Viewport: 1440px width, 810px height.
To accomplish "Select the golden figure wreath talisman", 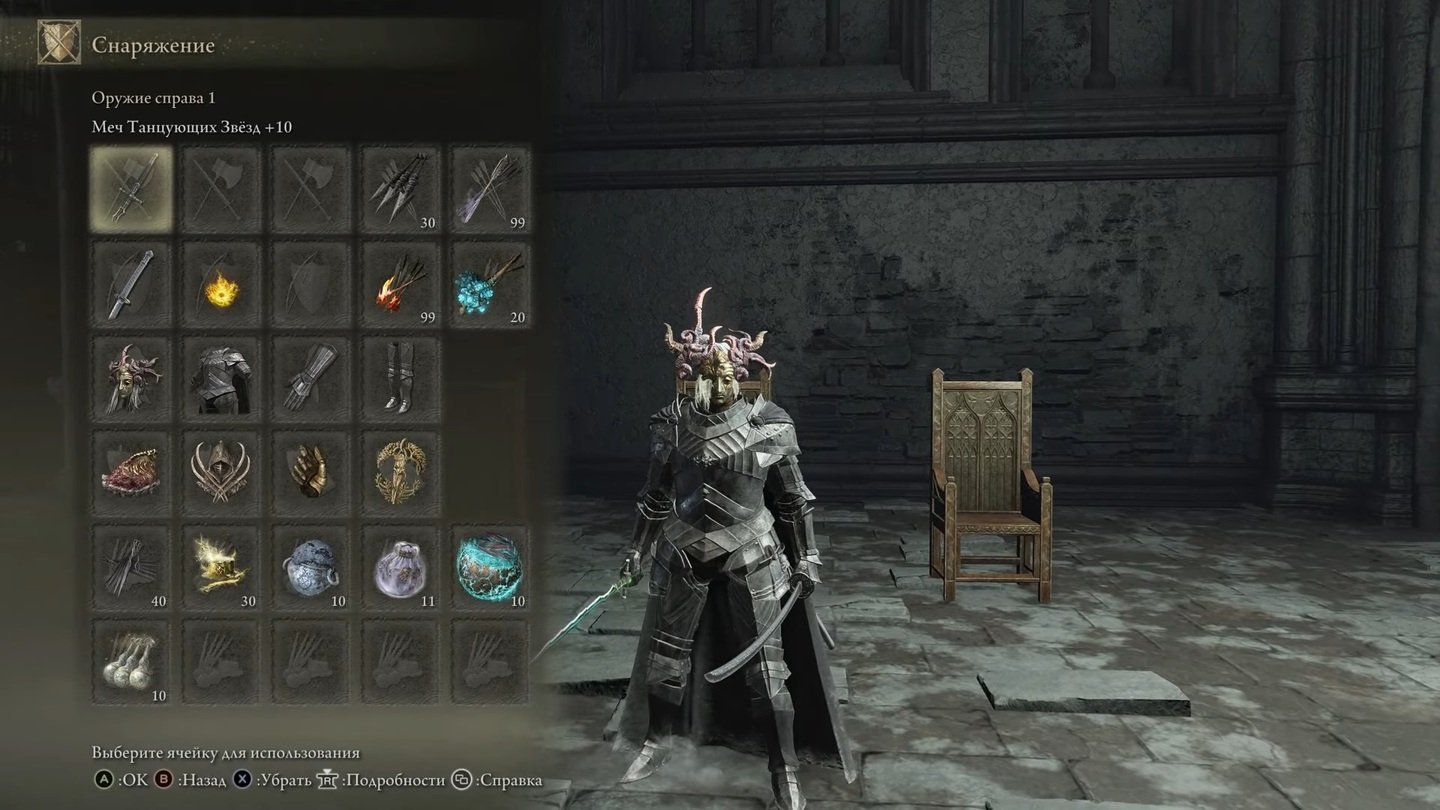I will tap(400, 472).
